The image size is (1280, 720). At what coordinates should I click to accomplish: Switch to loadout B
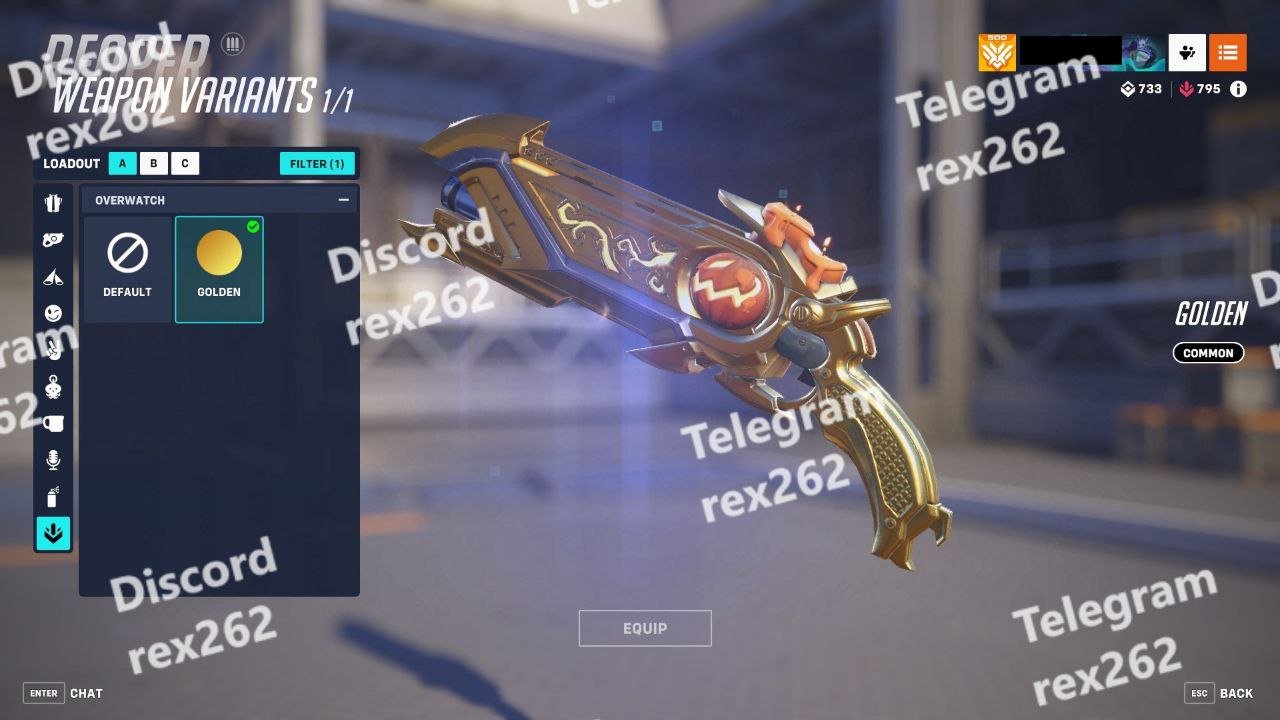154,164
